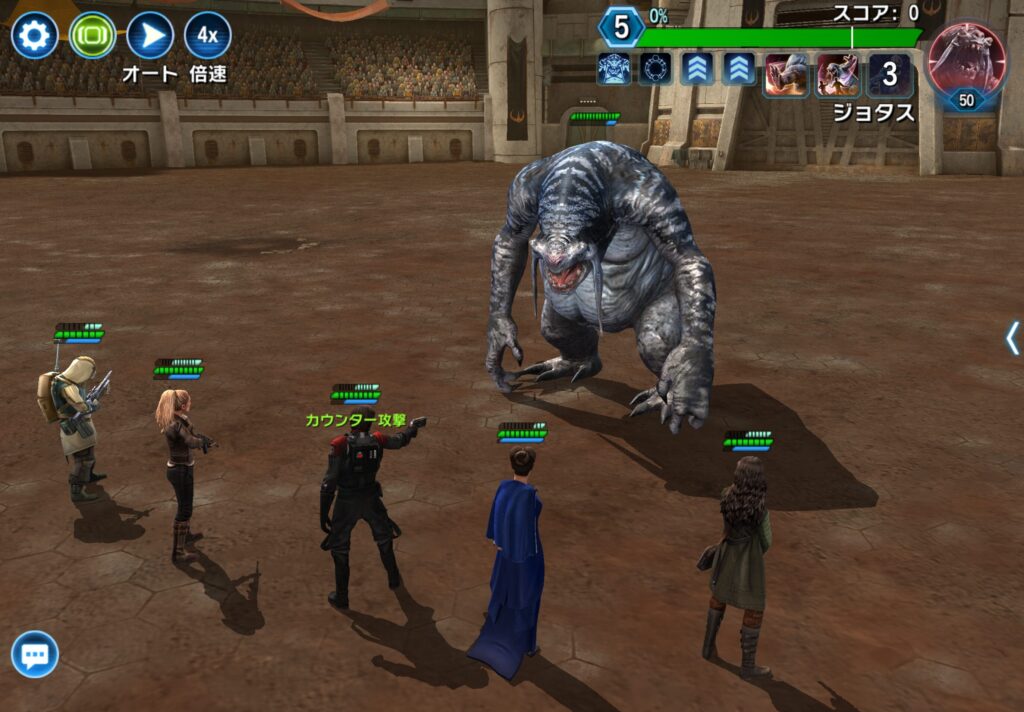Open the settings gear menu
Viewport: 1024px width, 712px height.
(x=34, y=36)
